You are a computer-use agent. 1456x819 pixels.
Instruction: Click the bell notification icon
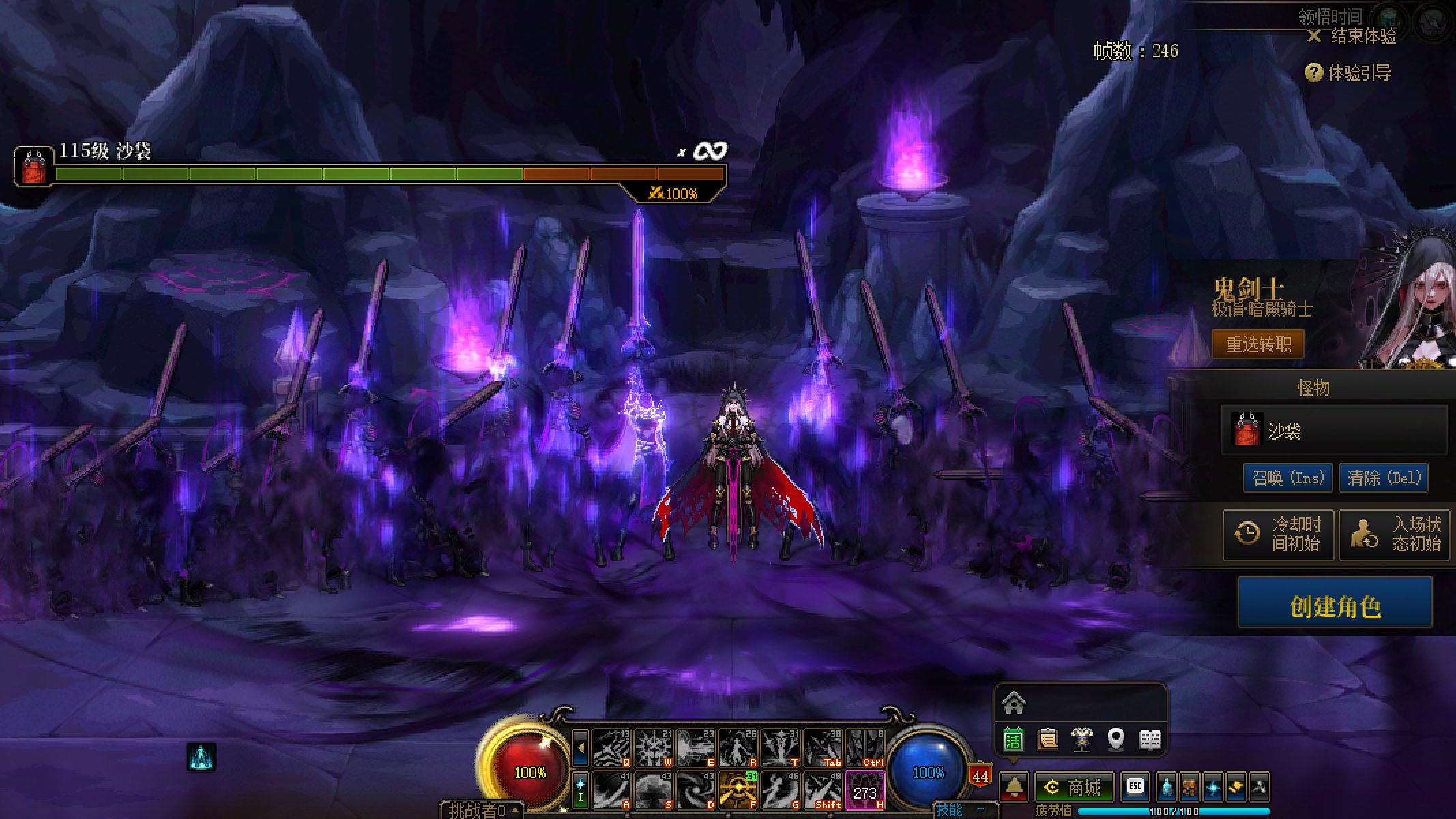pos(1015,788)
